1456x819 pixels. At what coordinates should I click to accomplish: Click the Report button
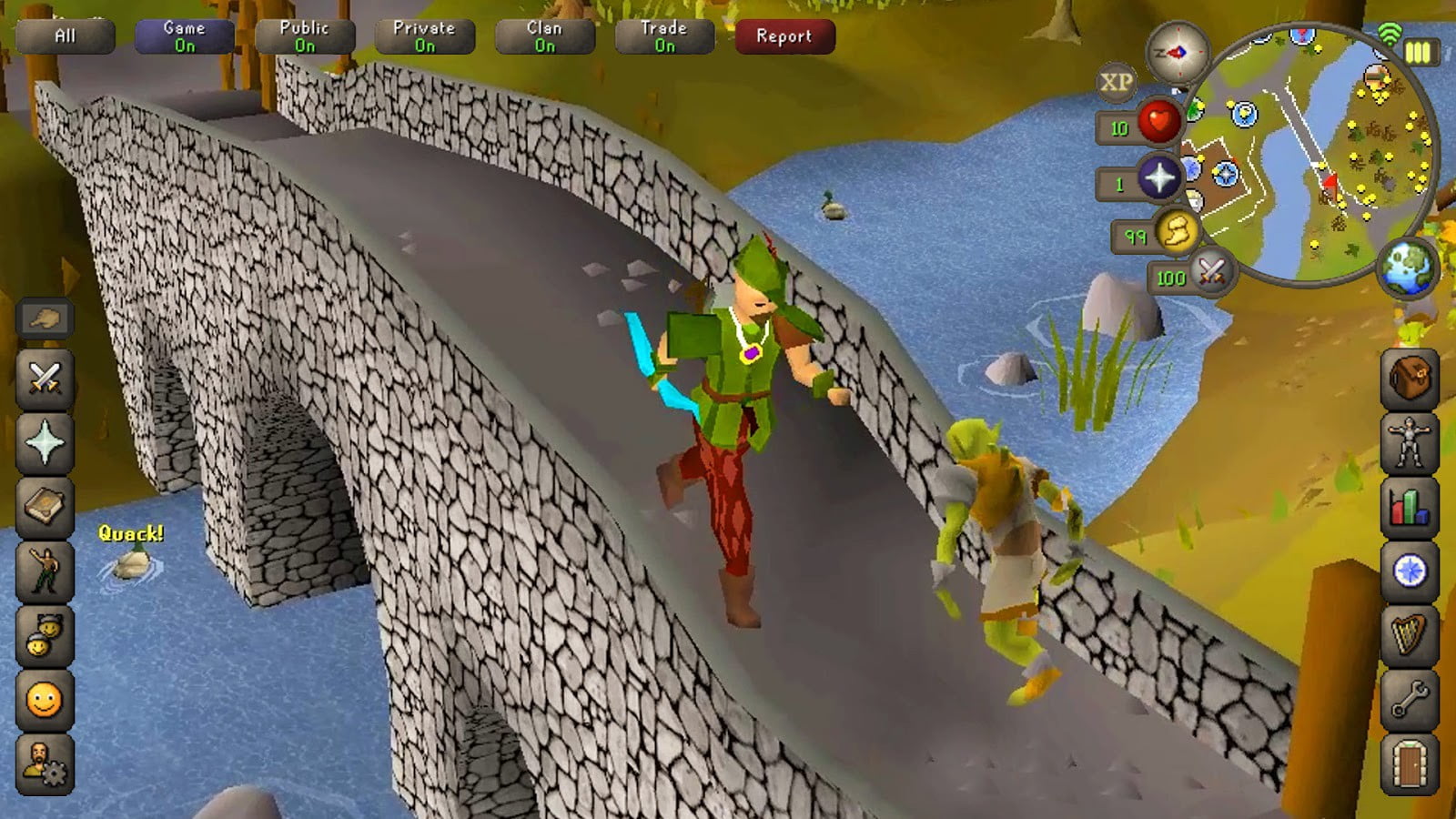coord(784,36)
